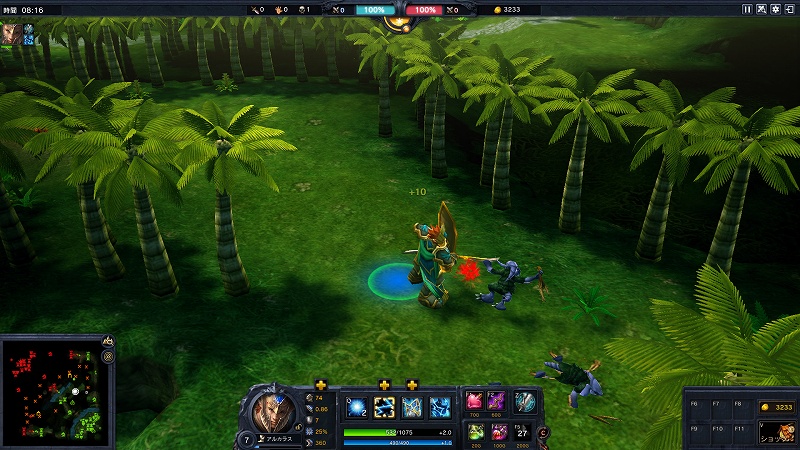Cast the third lightning web ability
Screen dimensions: 800x450
pos(412,407)
